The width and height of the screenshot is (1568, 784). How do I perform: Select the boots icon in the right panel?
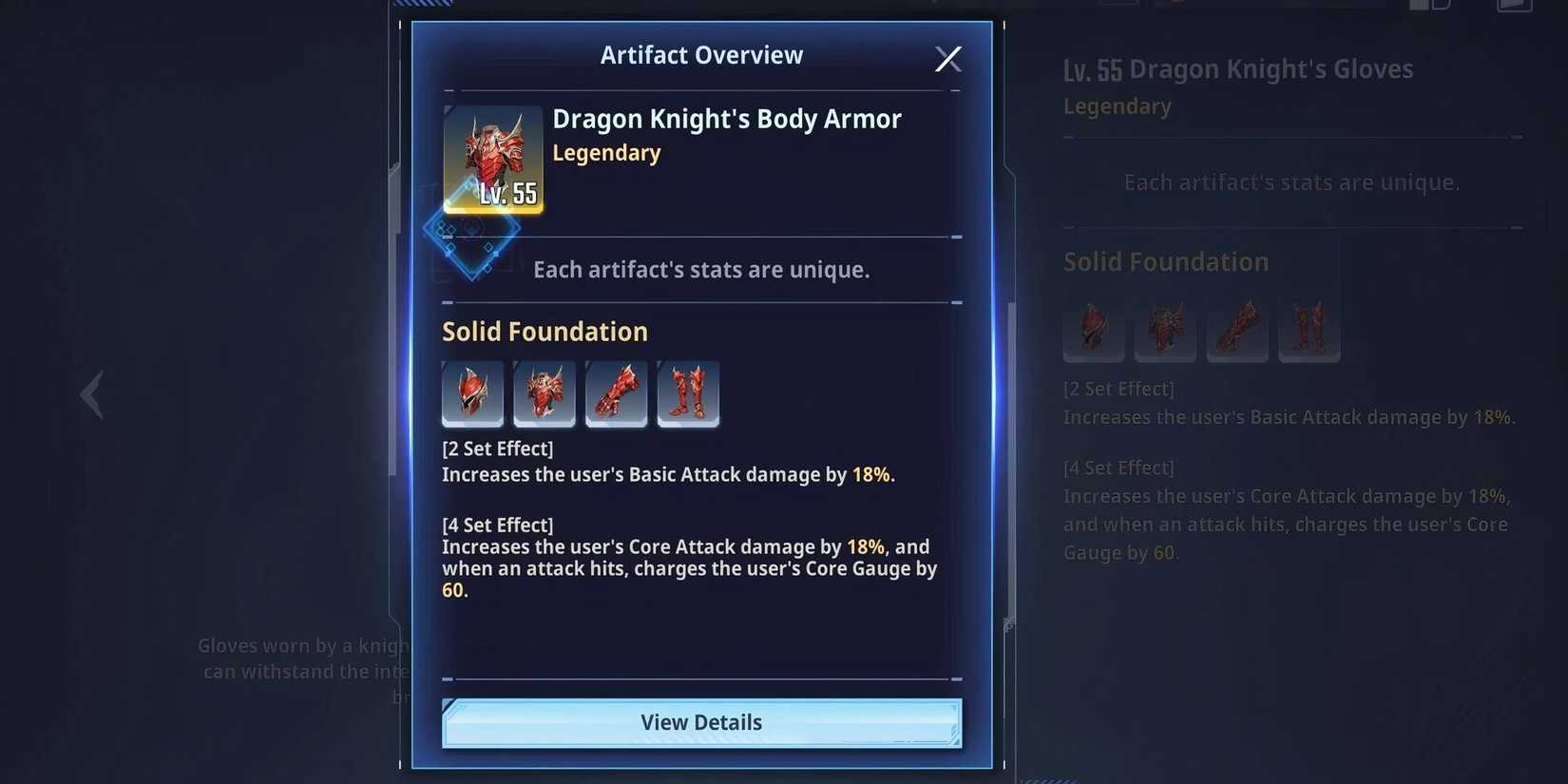tap(1309, 330)
